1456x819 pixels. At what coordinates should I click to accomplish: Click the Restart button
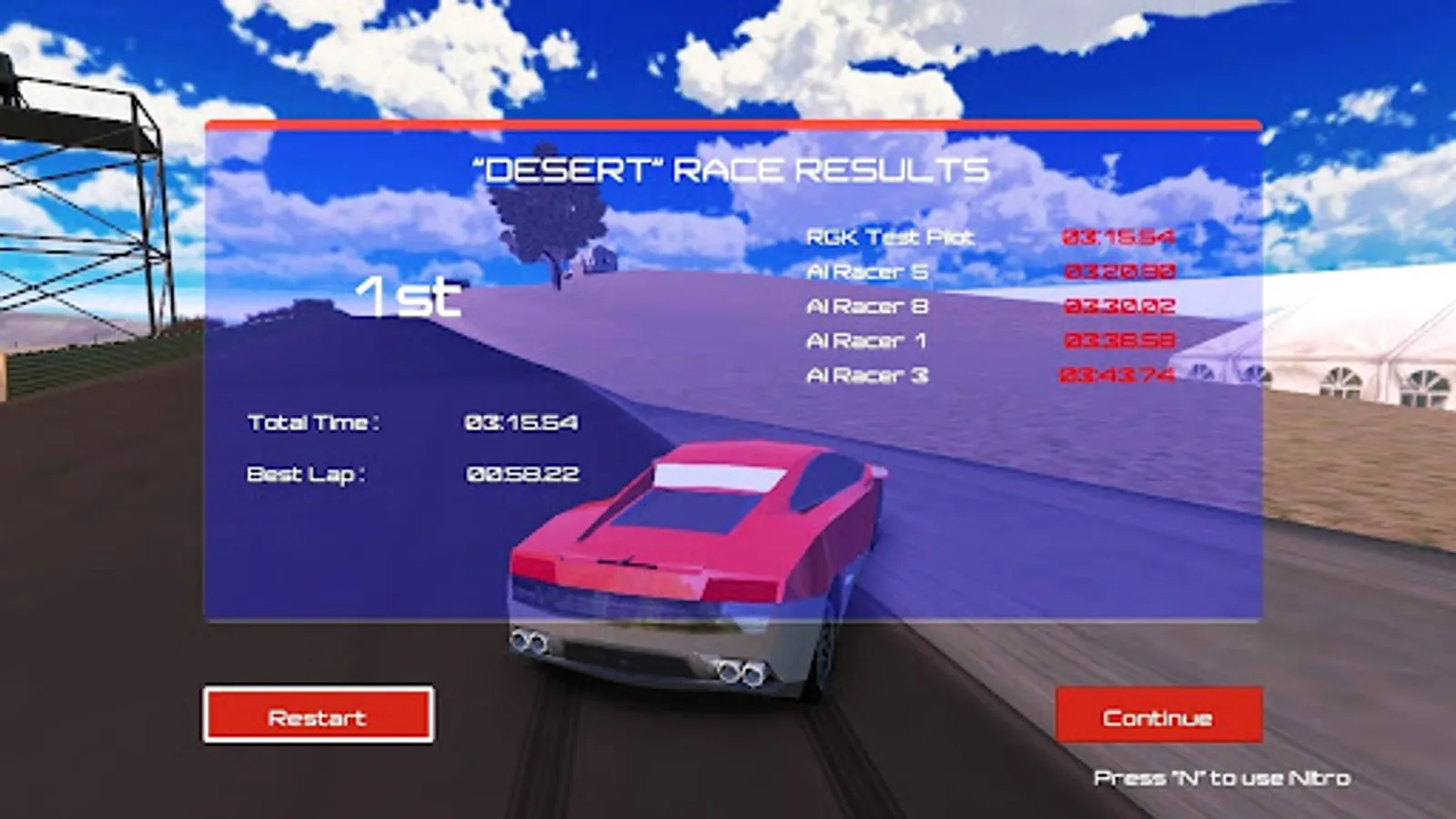click(318, 717)
